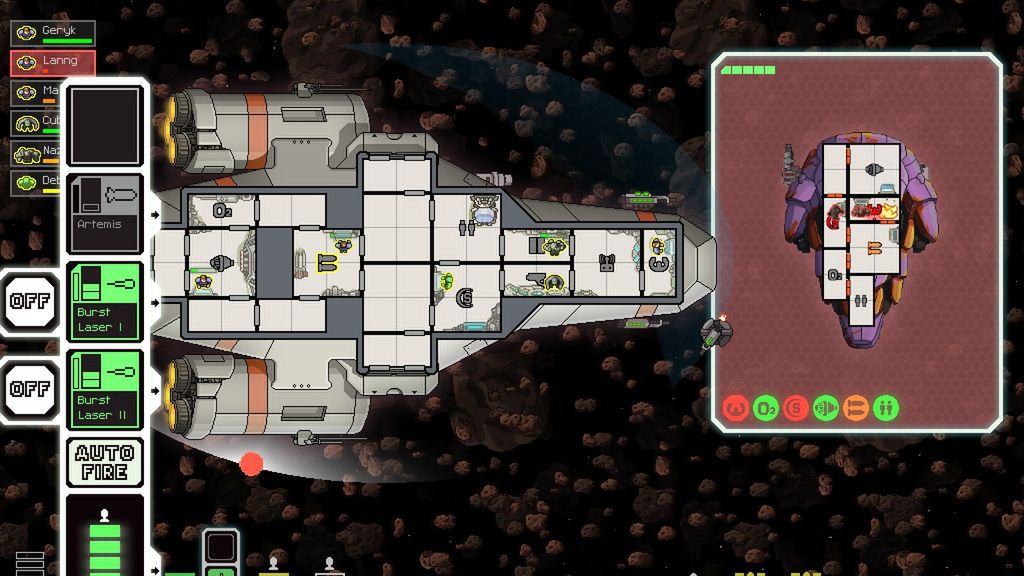Screen dimensions: 1024x576
Task: Click the enemy O2 system icon
Action: click(x=765, y=408)
